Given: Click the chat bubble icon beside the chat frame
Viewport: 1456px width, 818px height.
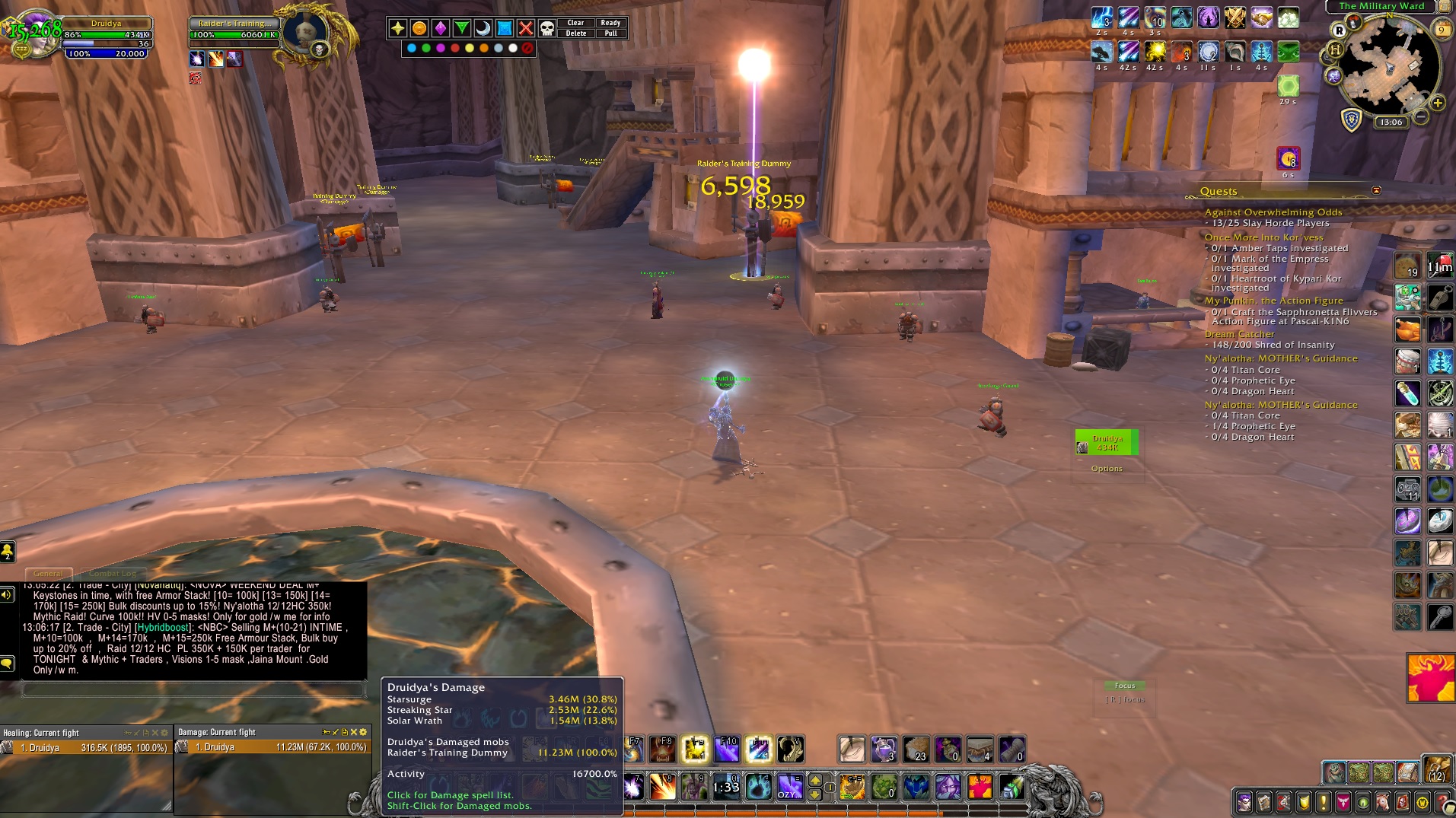Looking at the screenshot, I should point(8,662).
